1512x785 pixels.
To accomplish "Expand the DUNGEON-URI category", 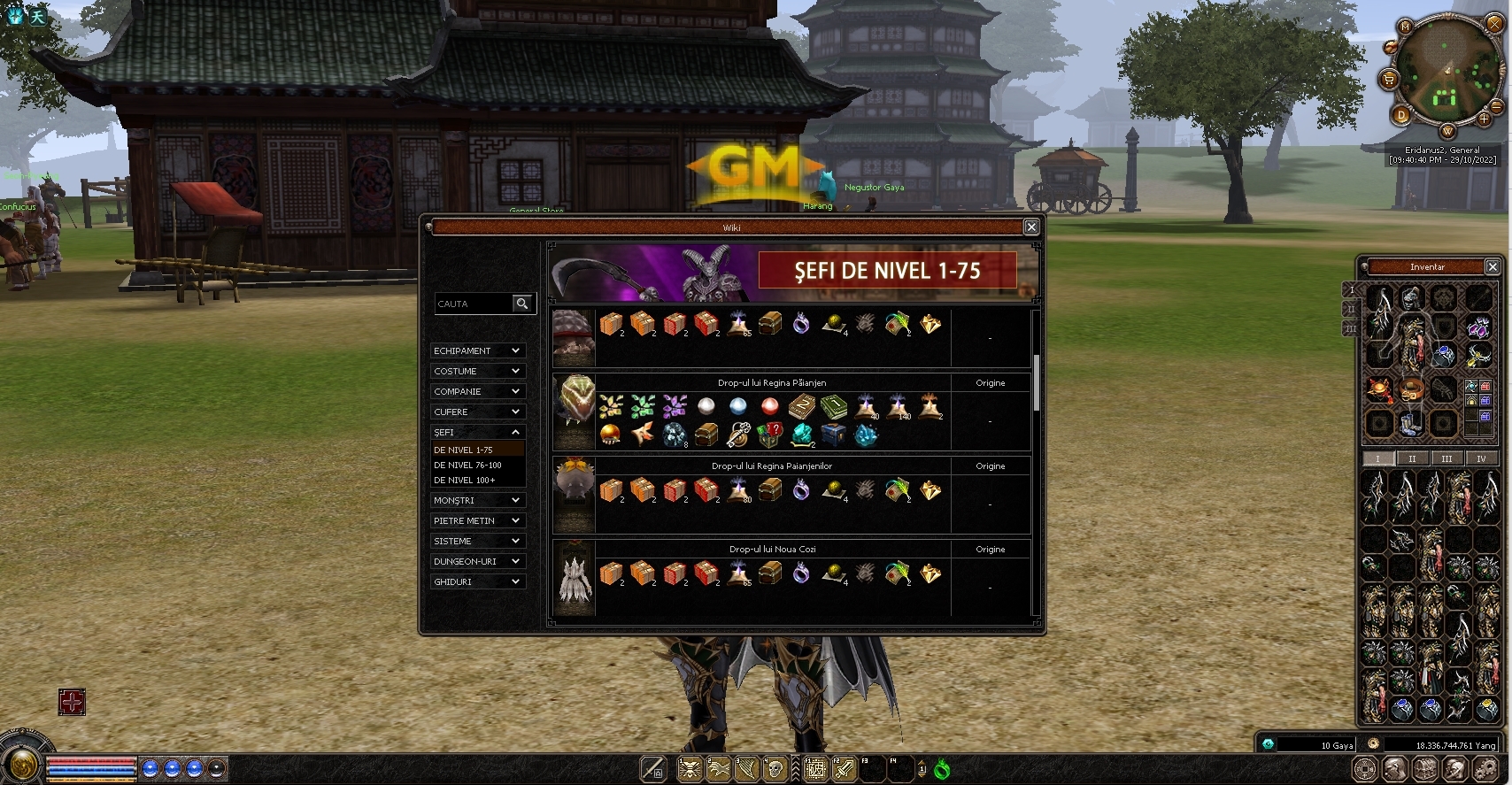I will pyautogui.click(x=477, y=561).
